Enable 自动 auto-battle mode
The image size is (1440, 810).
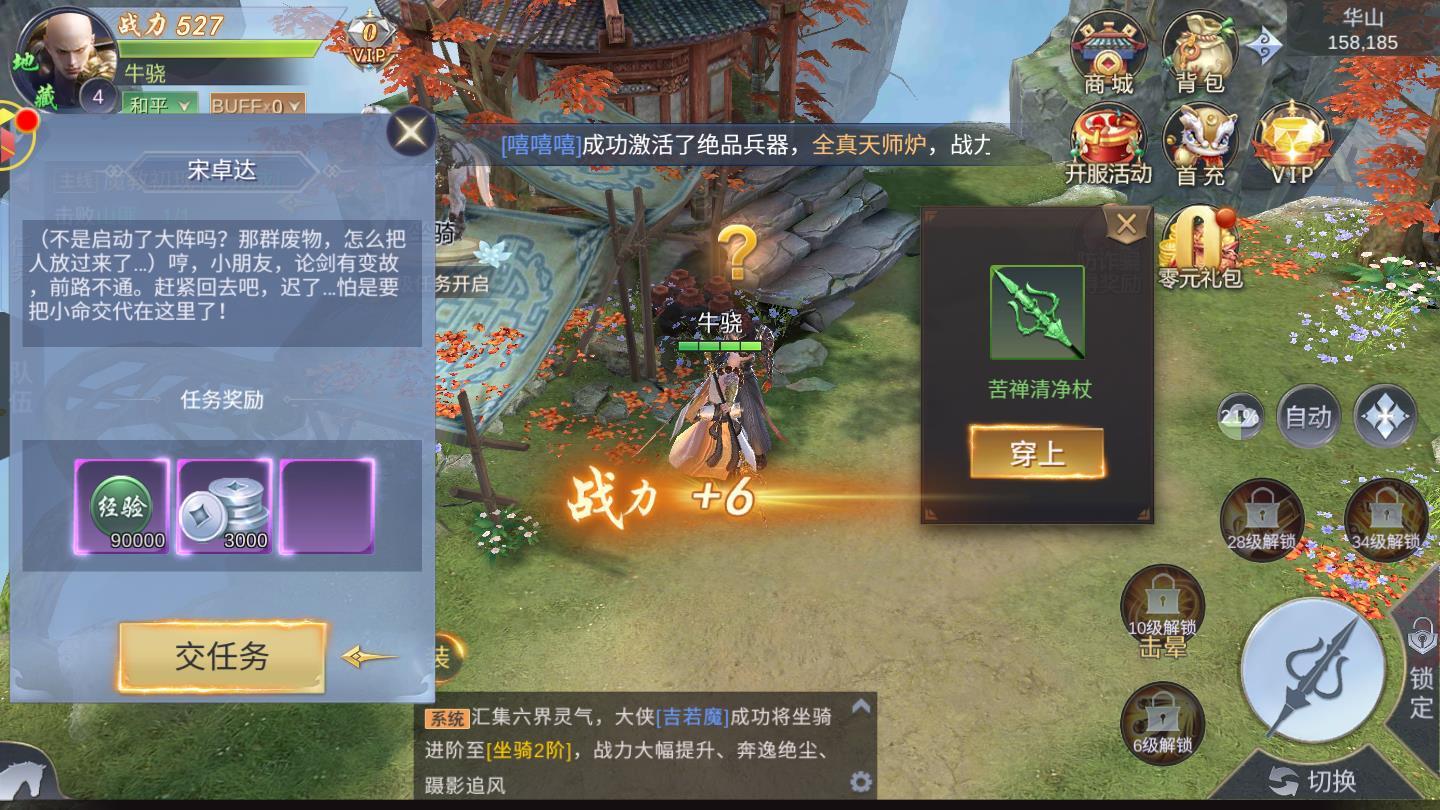(x=1307, y=417)
